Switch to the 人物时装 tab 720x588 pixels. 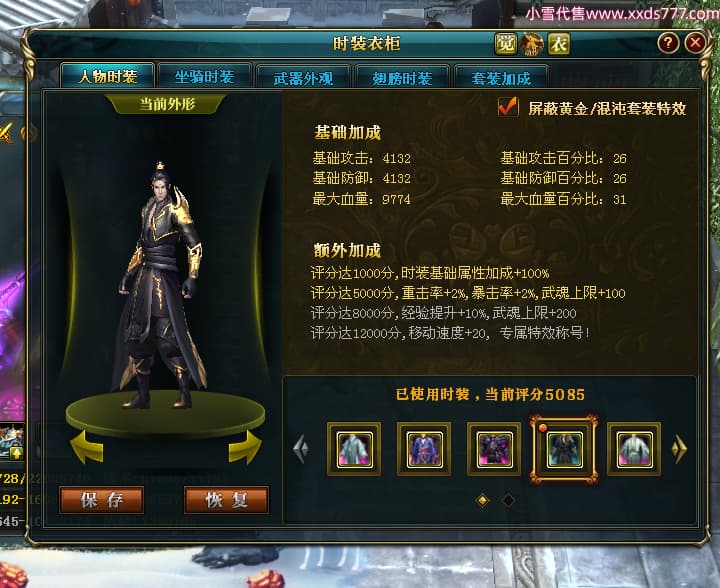[106, 77]
